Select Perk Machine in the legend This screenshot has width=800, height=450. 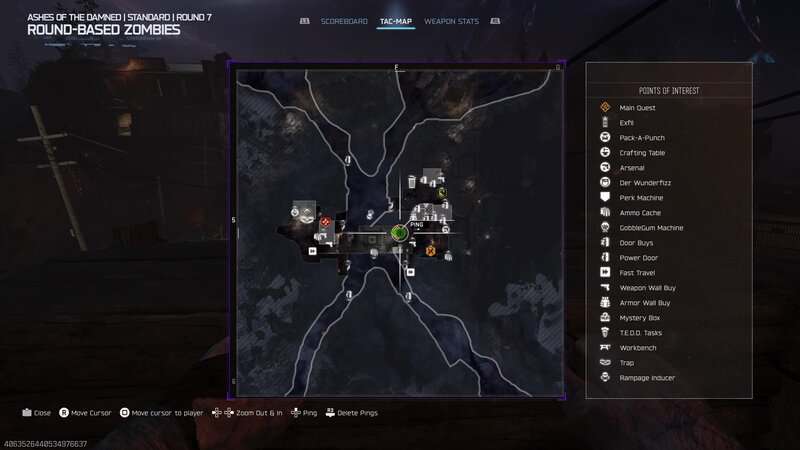coord(639,198)
